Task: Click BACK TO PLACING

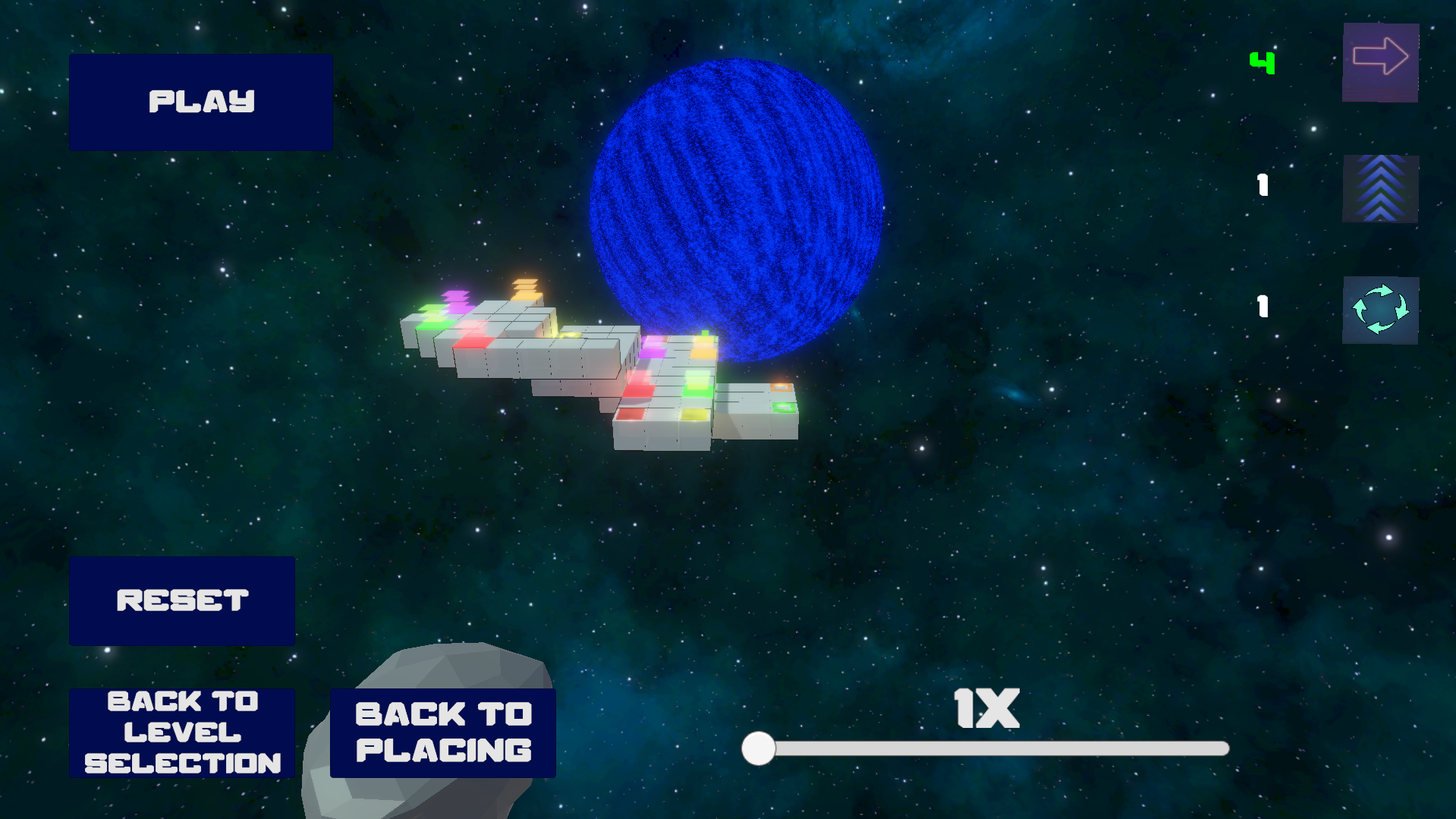Action: point(442,732)
